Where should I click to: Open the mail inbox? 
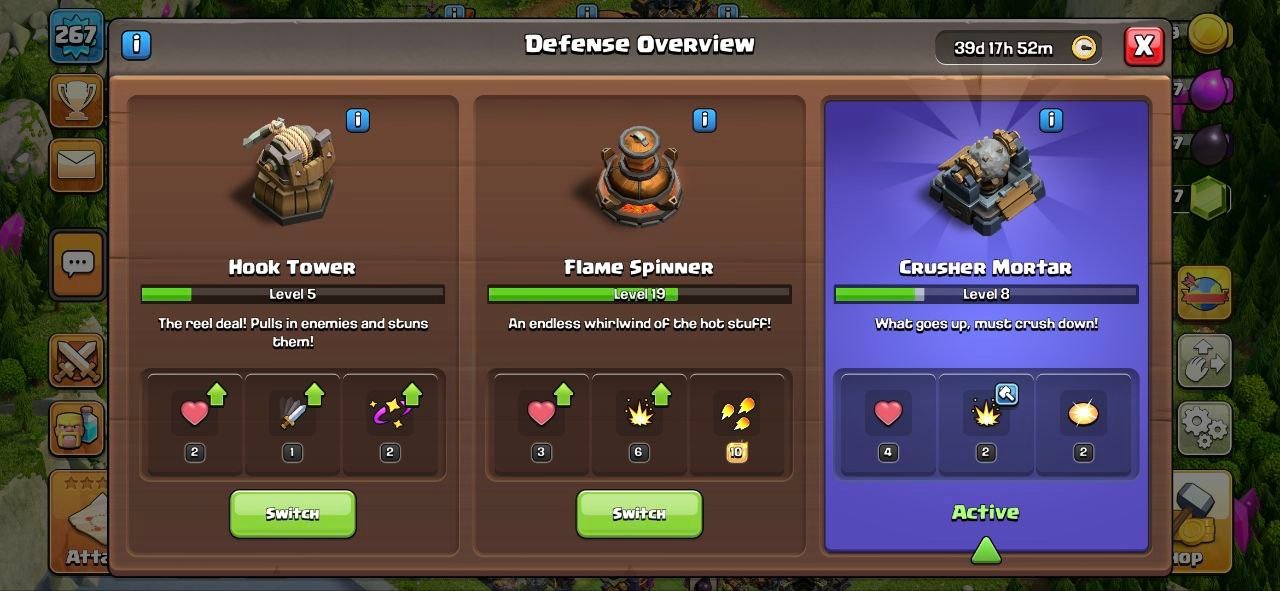point(76,165)
